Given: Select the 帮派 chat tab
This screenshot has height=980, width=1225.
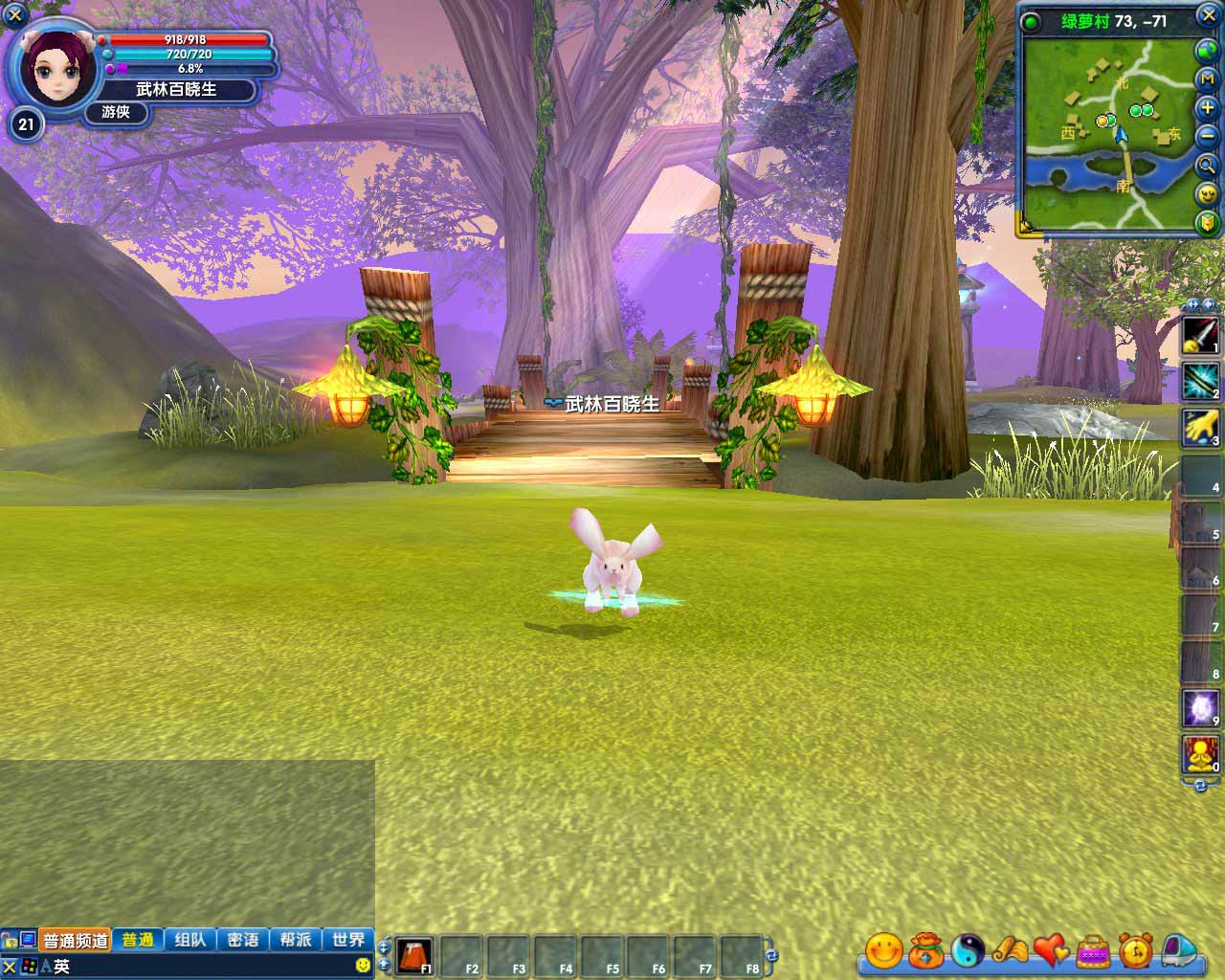Looking at the screenshot, I should pyautogui.click(x=296, y=940).
